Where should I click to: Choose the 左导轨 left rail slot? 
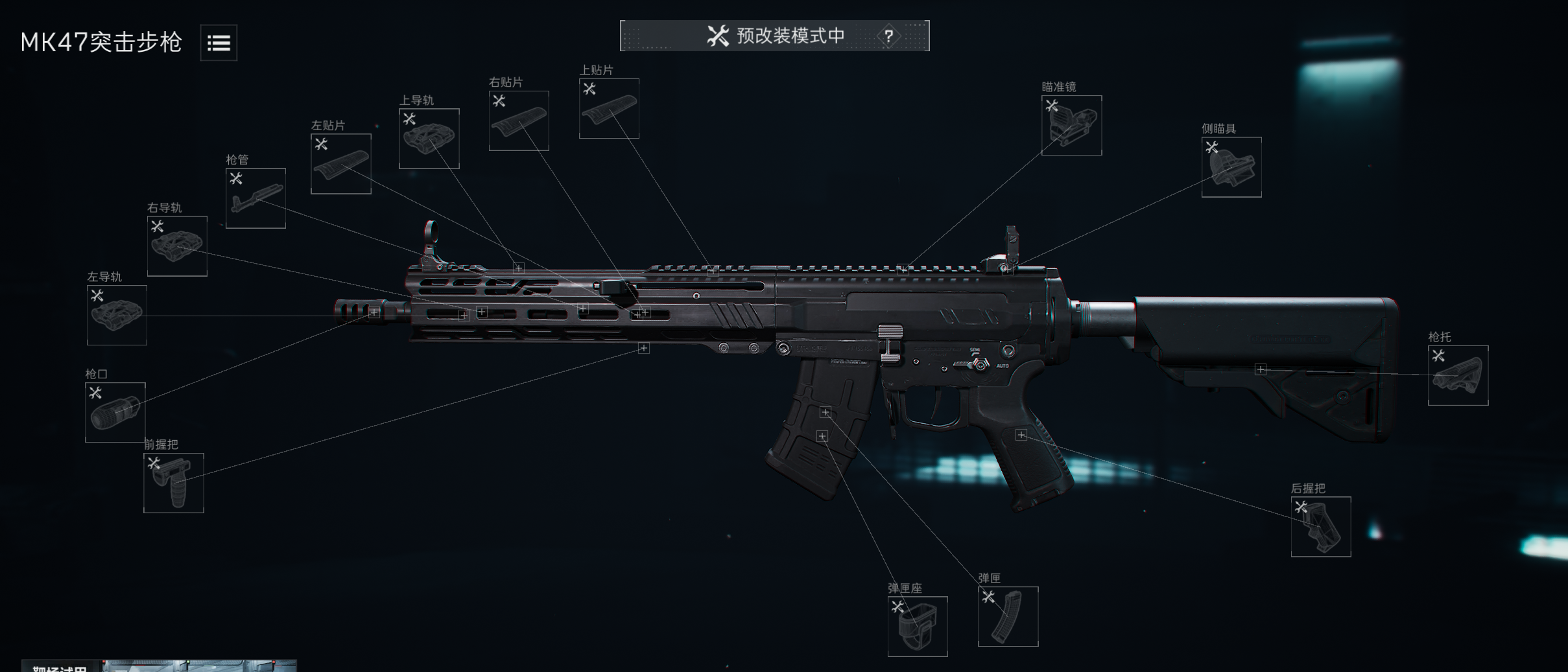[x=117, y=316]
